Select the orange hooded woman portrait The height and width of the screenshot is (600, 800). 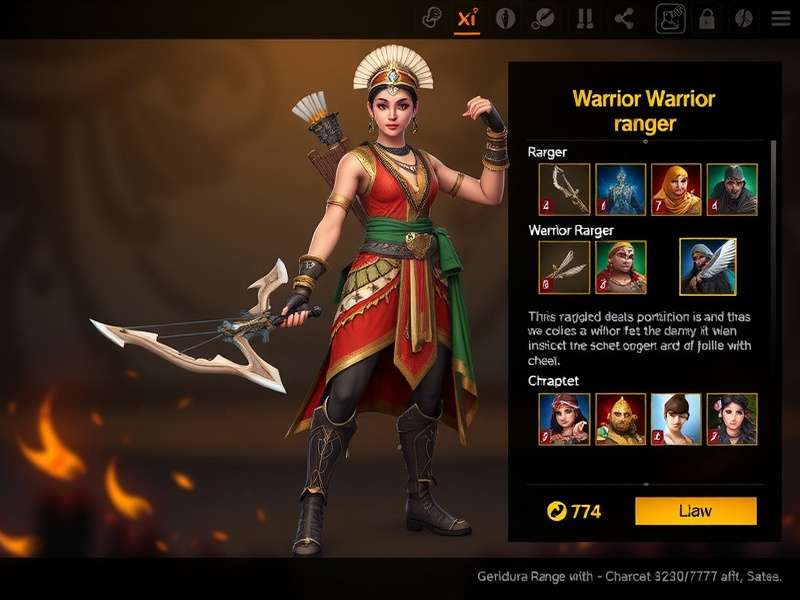(x=676, y=188)
